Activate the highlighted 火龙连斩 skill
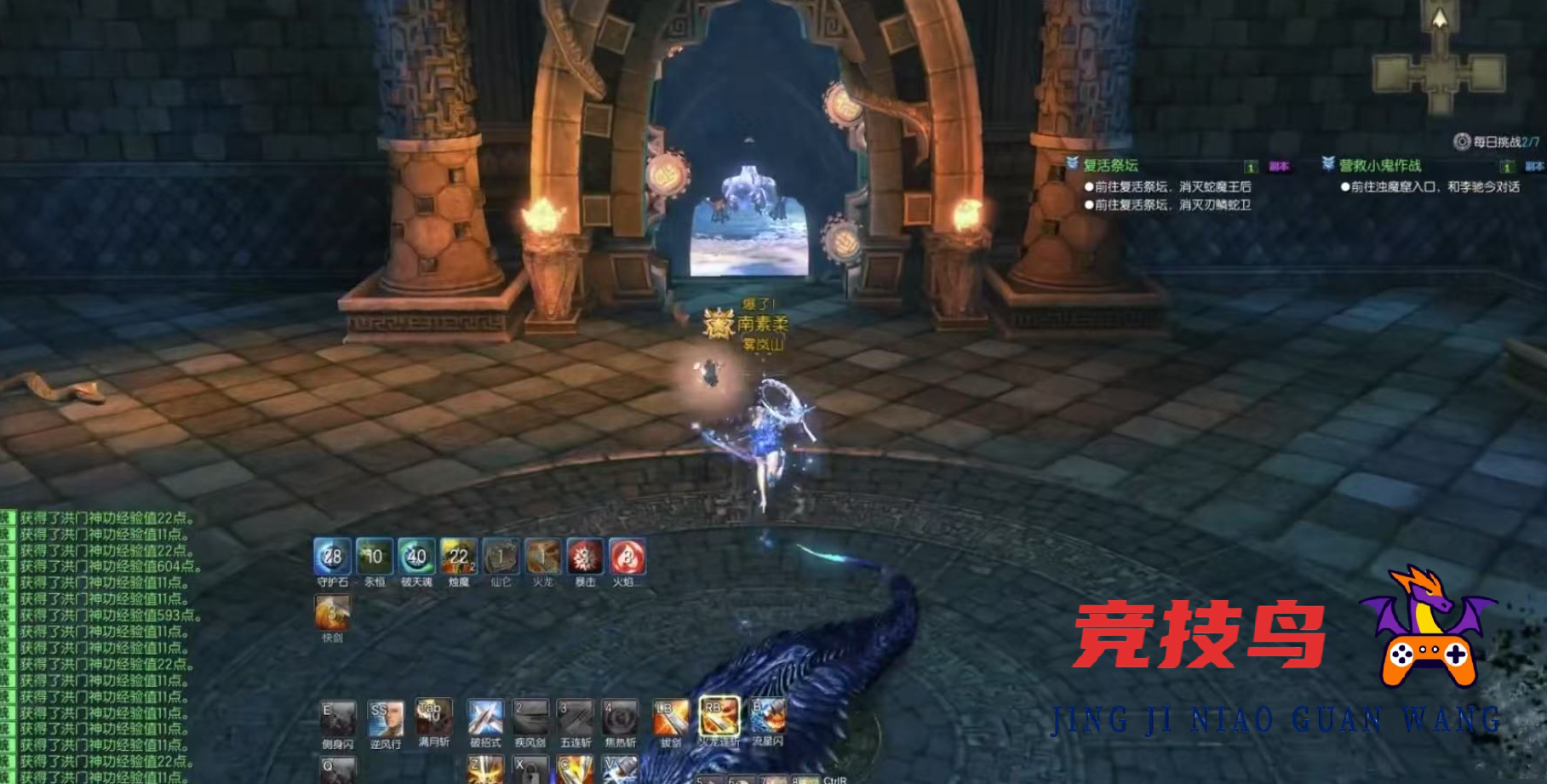This screenshot has height=784, width=1547. coord(719,716)
